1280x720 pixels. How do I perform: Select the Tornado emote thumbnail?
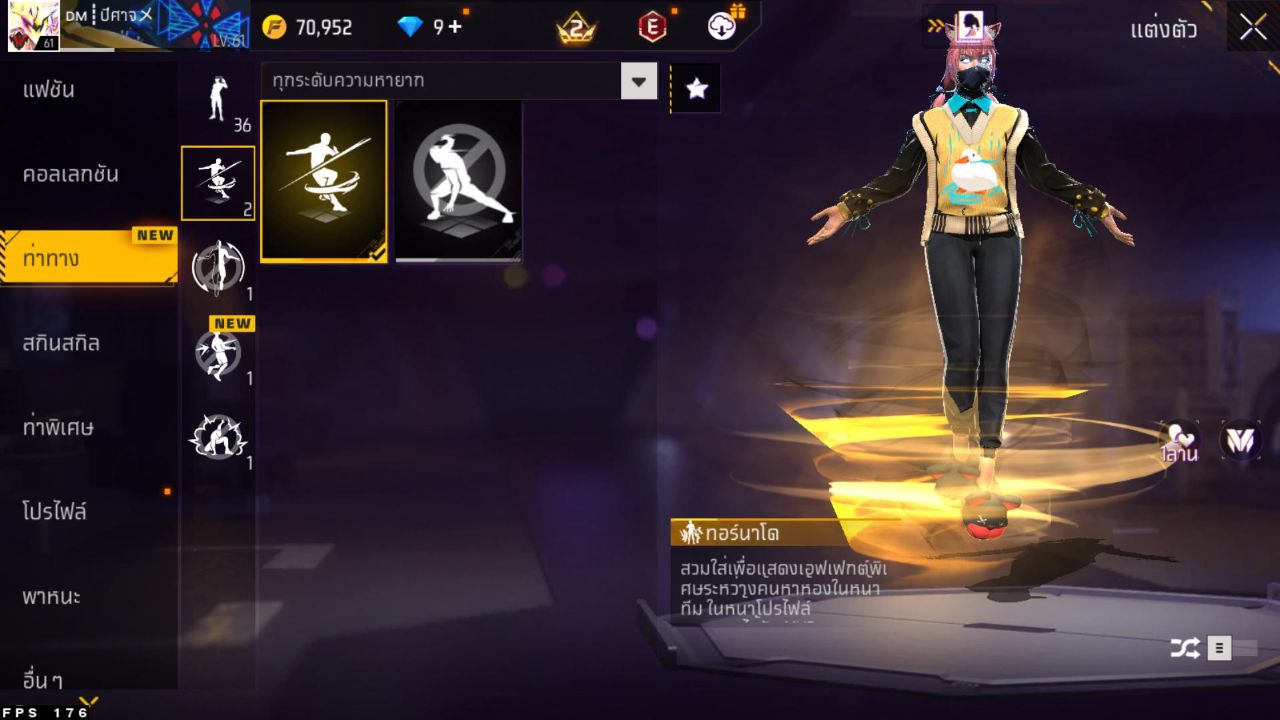tap(323, 181)
